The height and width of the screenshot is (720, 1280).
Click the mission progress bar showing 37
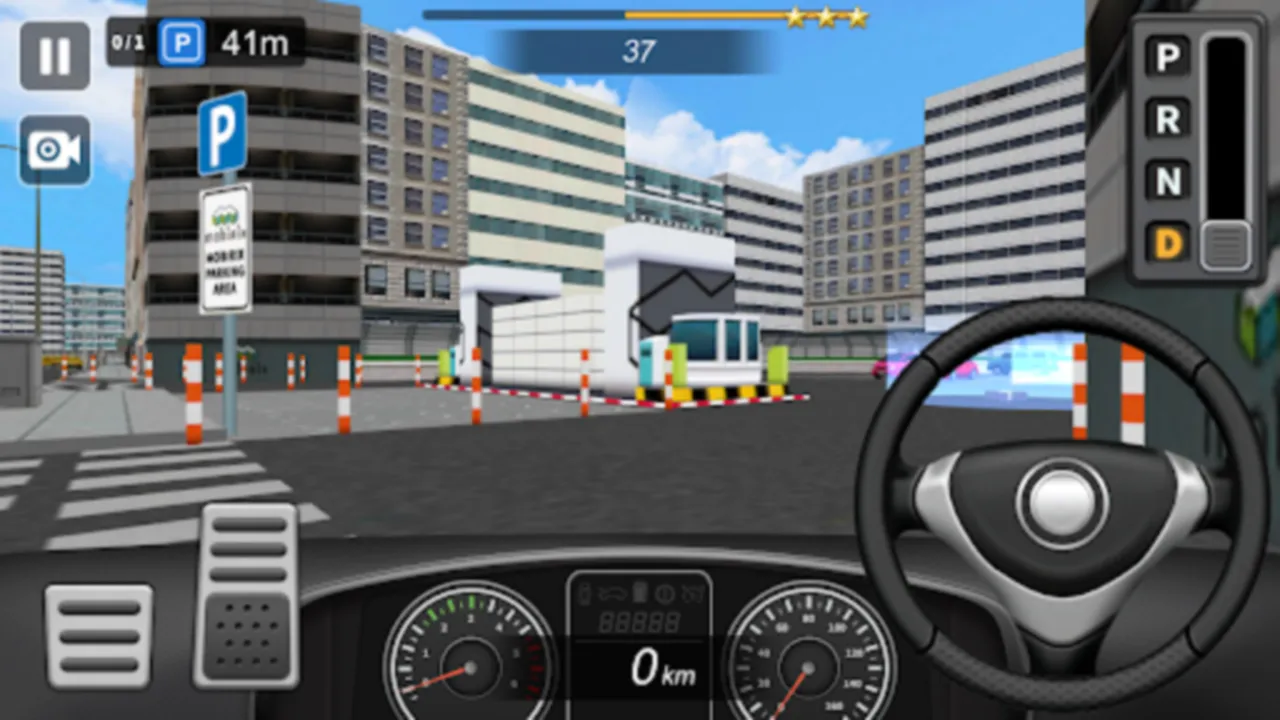click(x=640, y=50)
